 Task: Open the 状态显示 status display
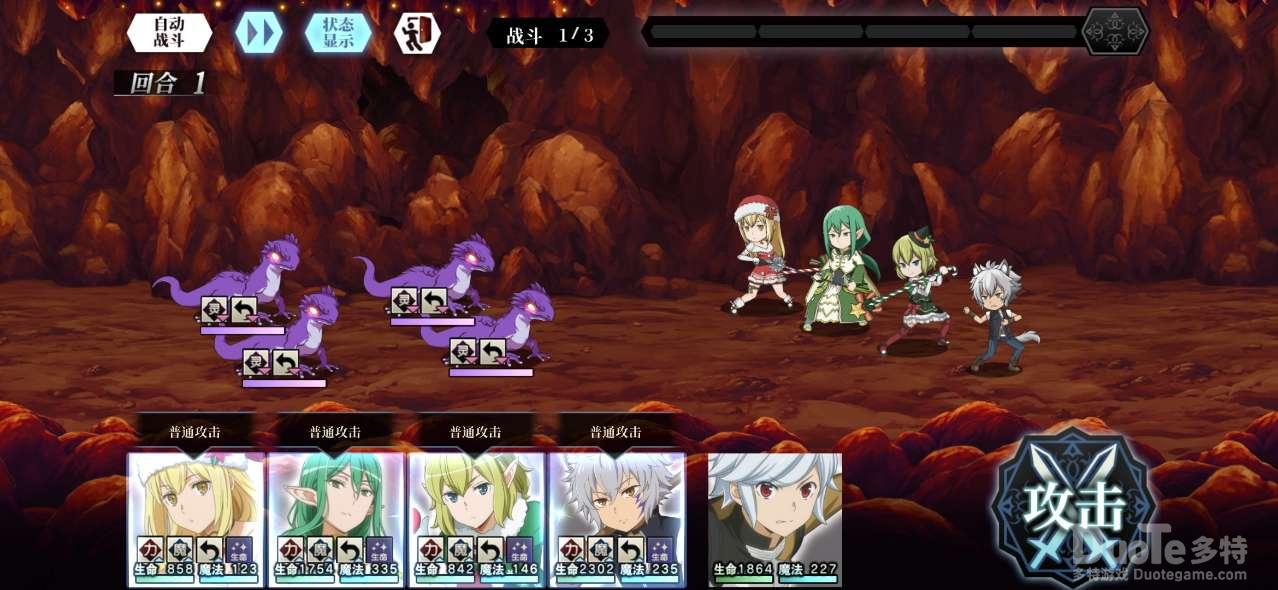click(338, 33)
